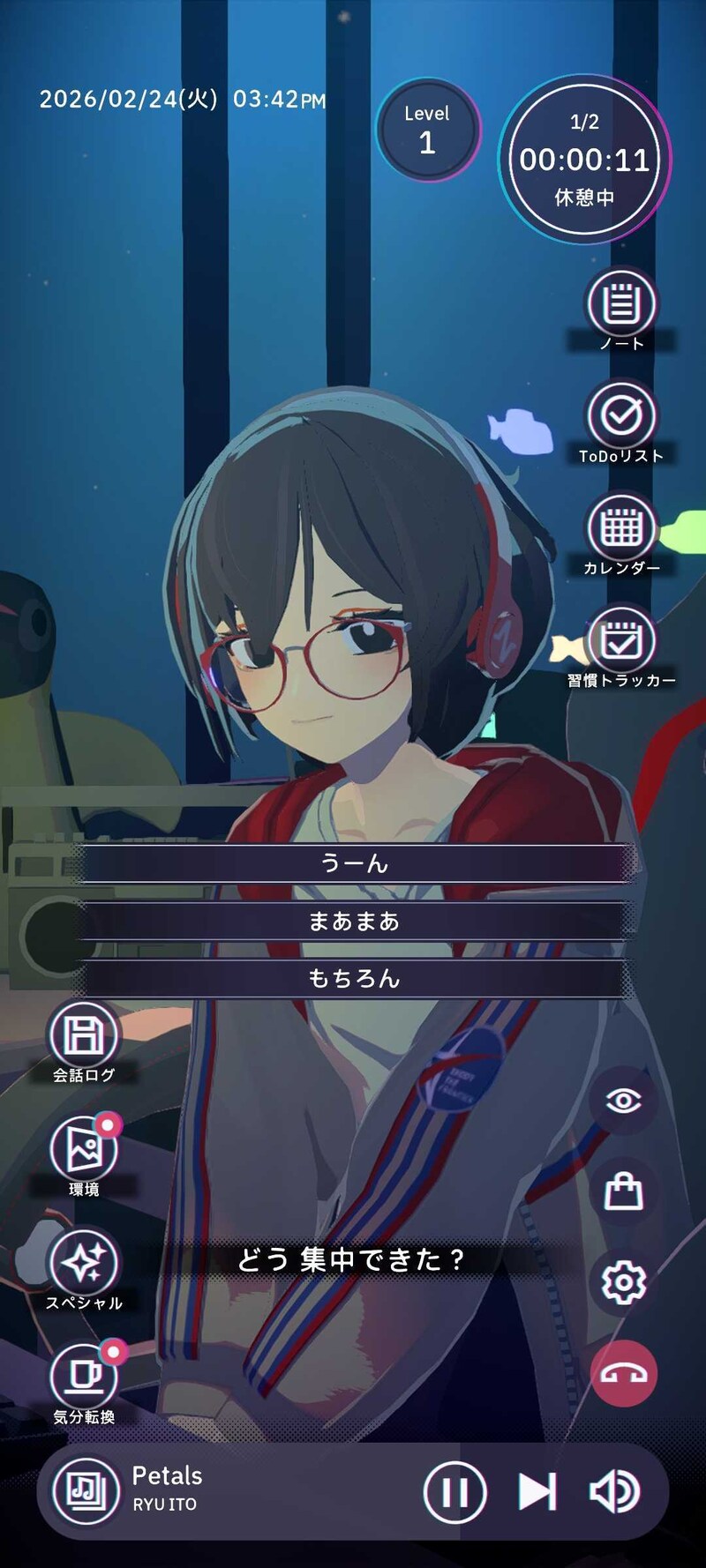This screenshot has width=706, height=1568.
Task: Open the ノート notes panel
Action: 622,304
